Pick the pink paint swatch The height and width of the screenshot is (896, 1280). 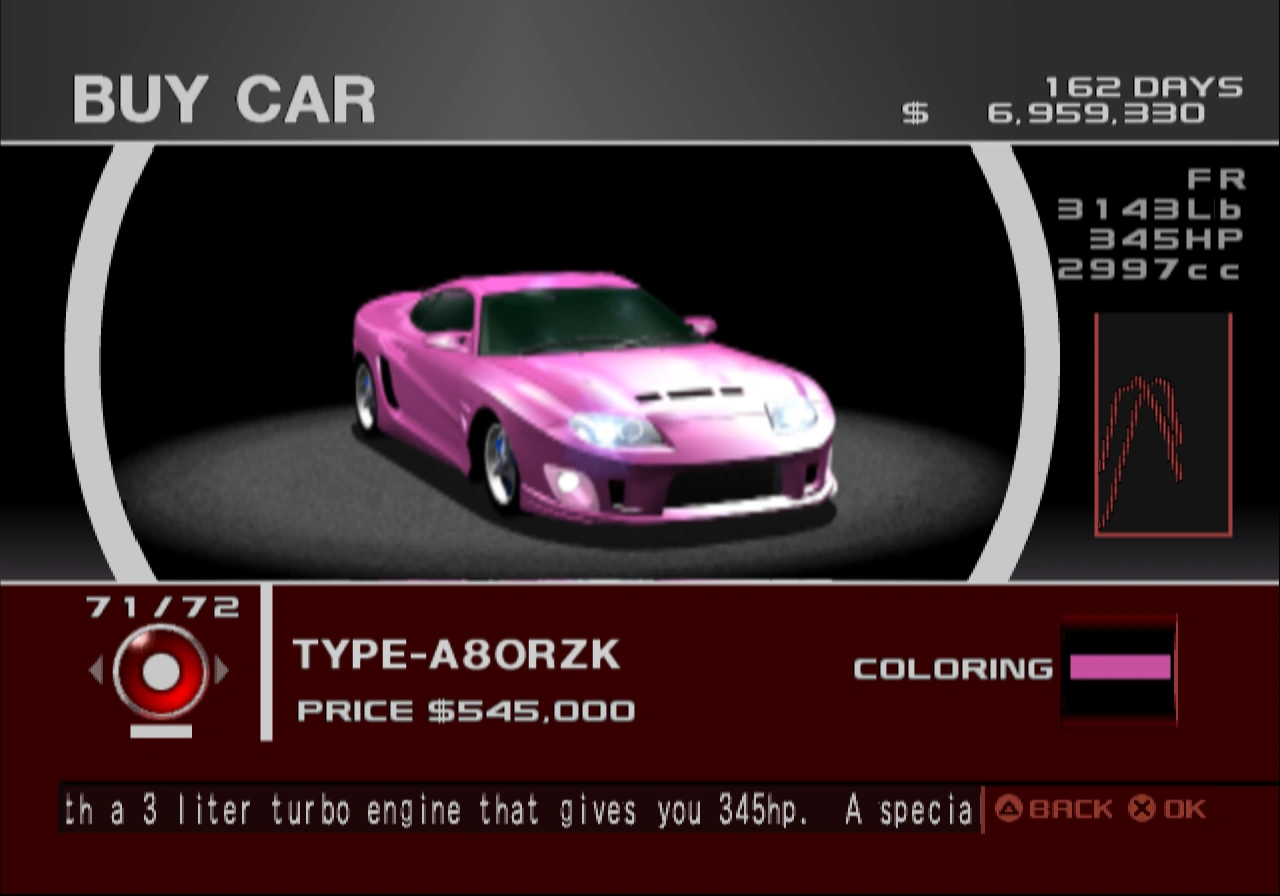click(1118, 668)
